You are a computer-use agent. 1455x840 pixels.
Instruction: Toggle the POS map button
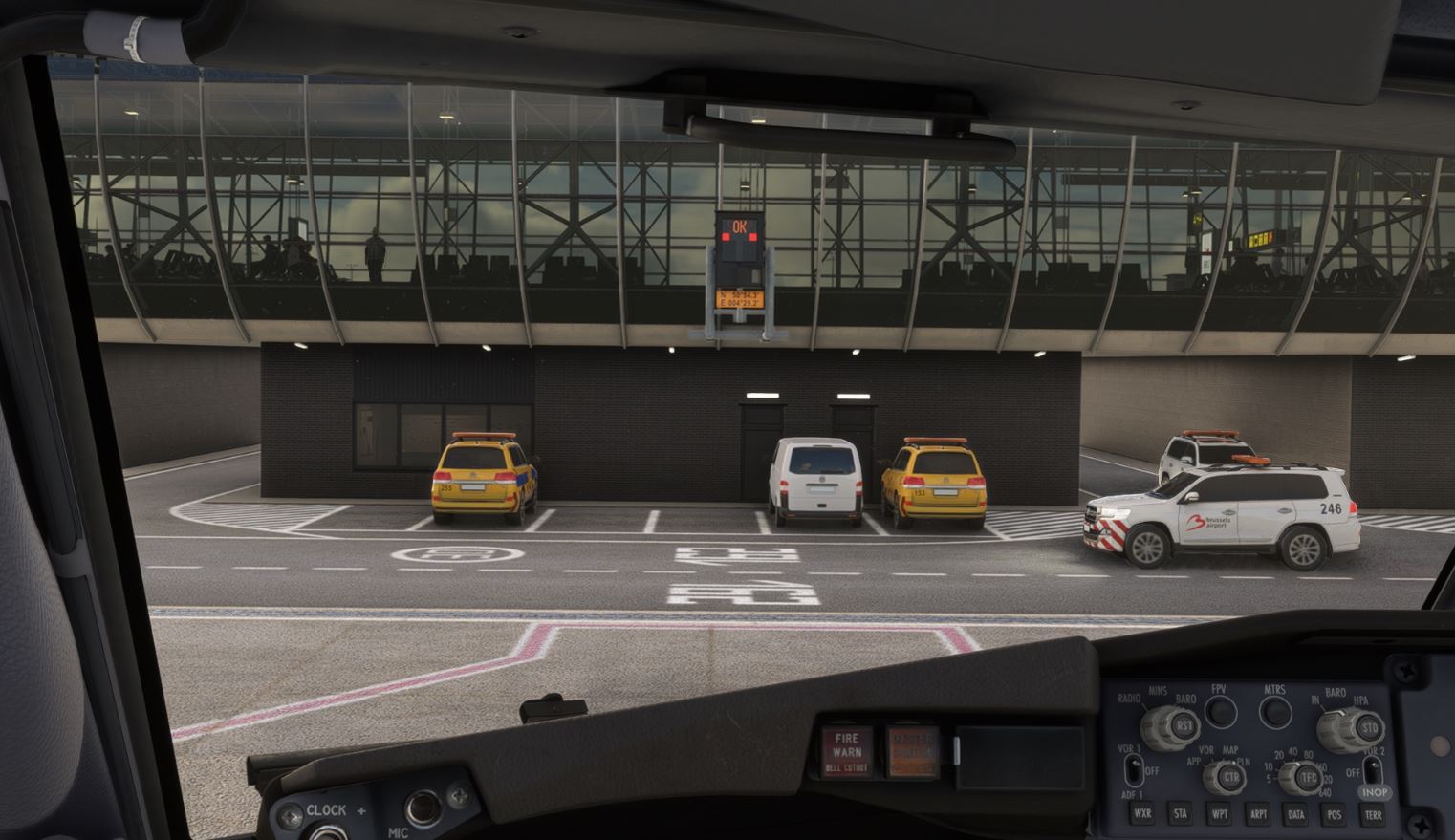click(1335, 815)
